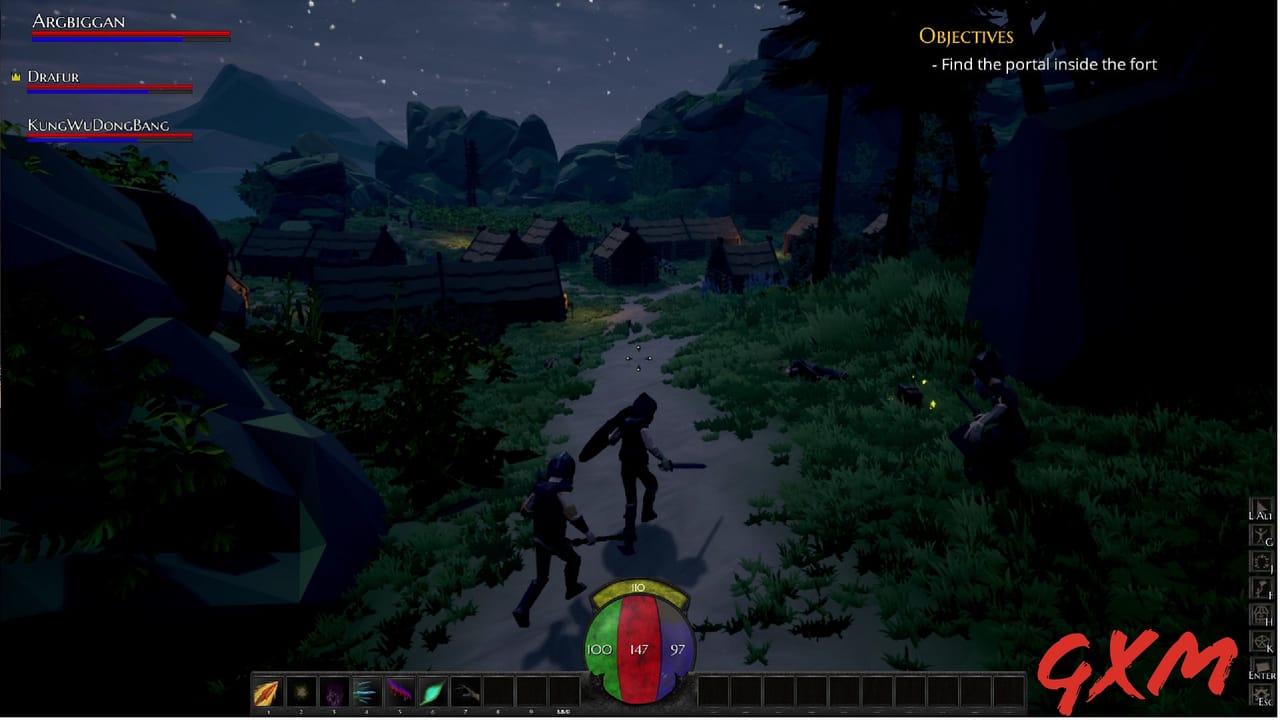1280x720 pixels.
Task: Click the empty hotbar slot labeled 8
Action: click(x=498, y=691)
